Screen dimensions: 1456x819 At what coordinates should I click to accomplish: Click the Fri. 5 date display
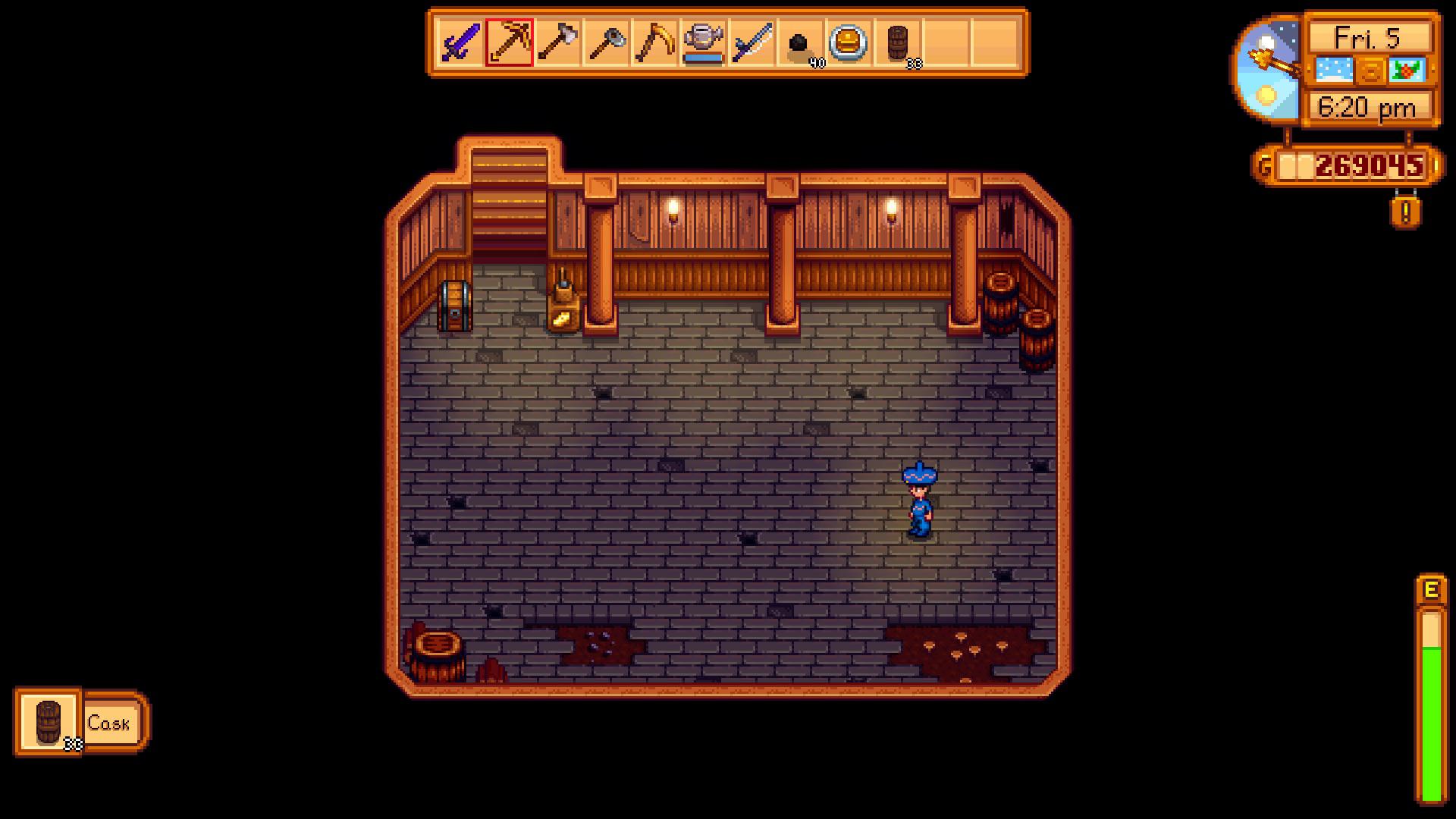(x=1370, y=36)
